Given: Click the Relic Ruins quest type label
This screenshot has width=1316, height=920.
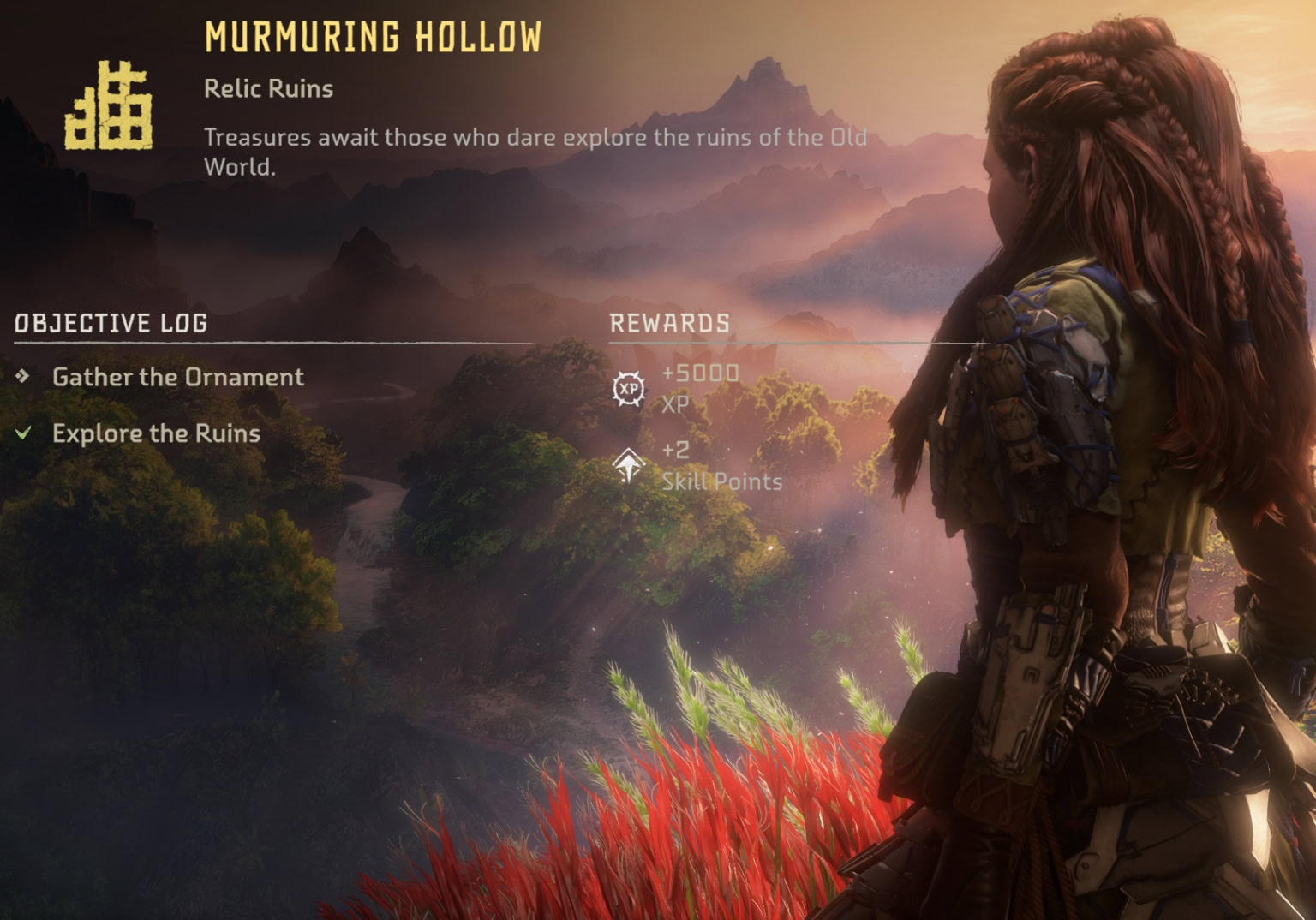Looking at the screenshot, I should (267, 89).
